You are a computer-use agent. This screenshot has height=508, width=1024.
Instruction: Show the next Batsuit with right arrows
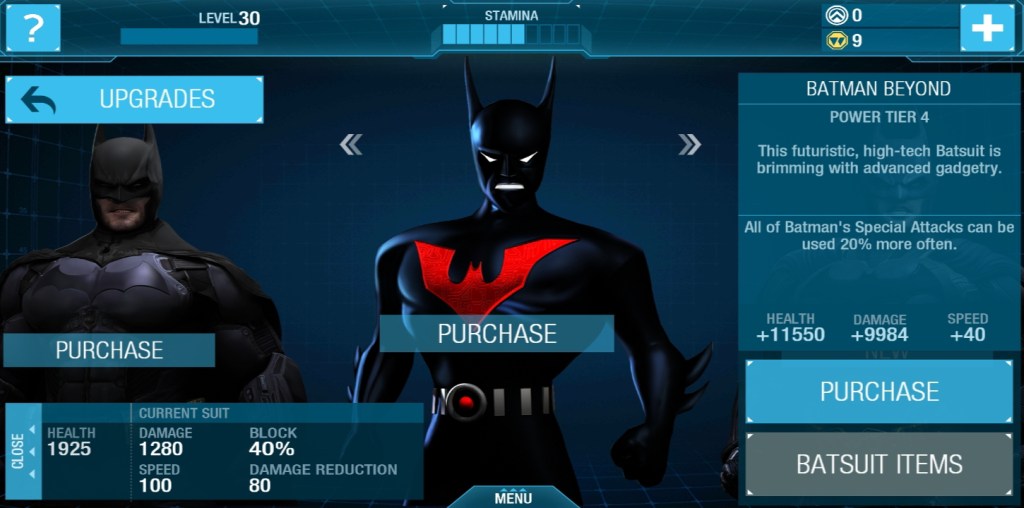(x=689, y=145)
